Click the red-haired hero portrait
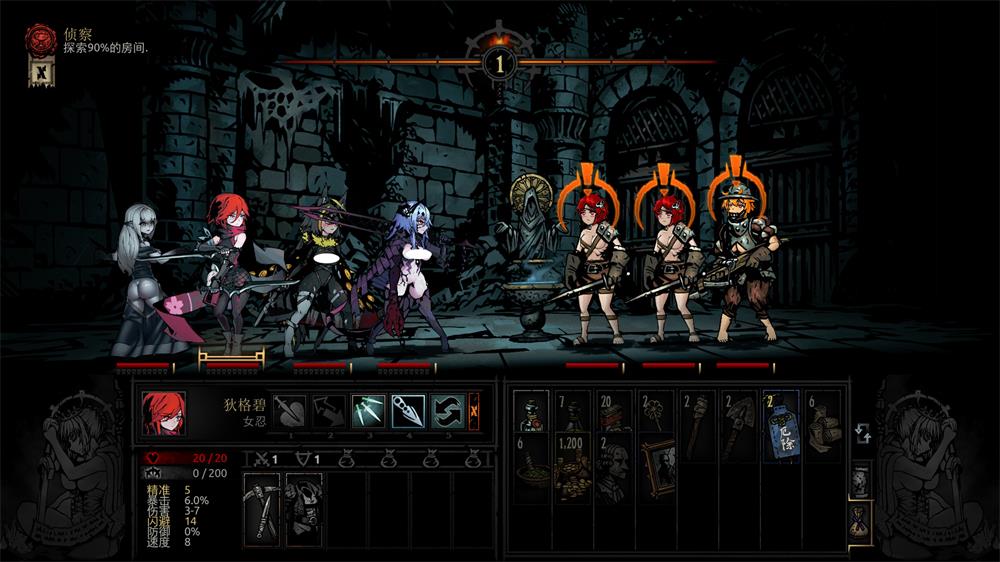1000x562 pixels. 163,412
